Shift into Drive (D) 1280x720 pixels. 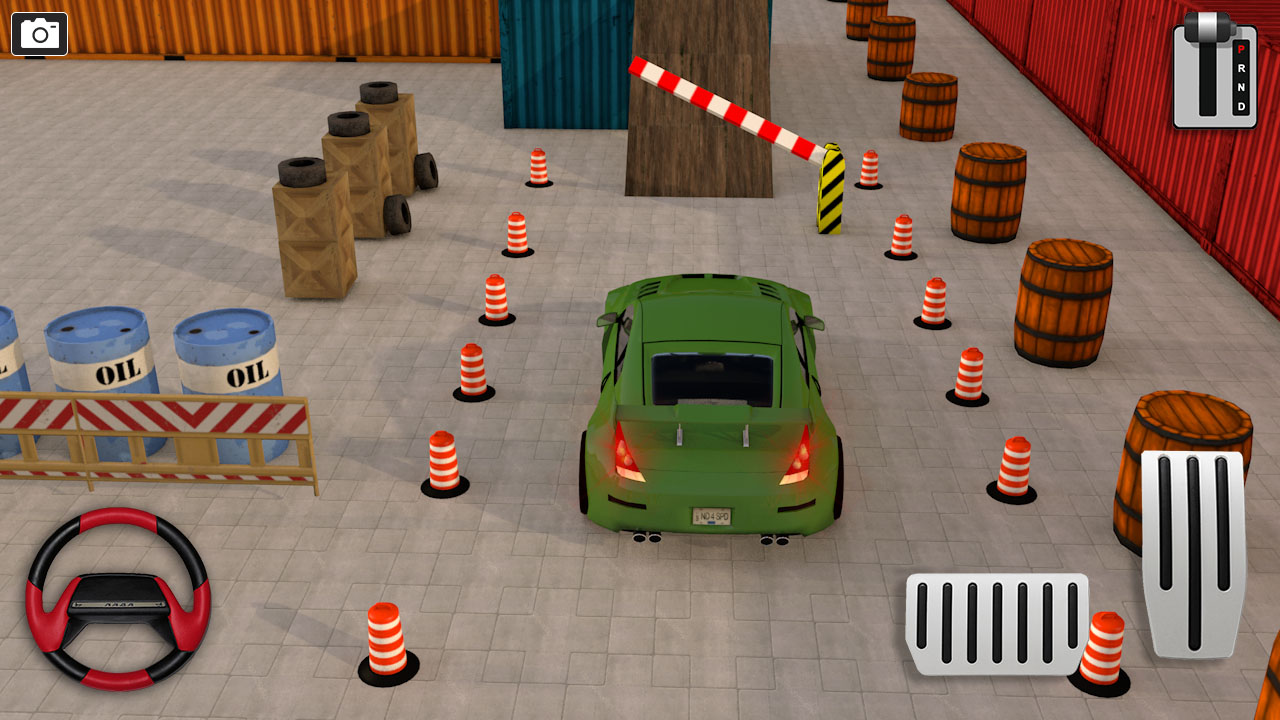[x=1241, y=106]
